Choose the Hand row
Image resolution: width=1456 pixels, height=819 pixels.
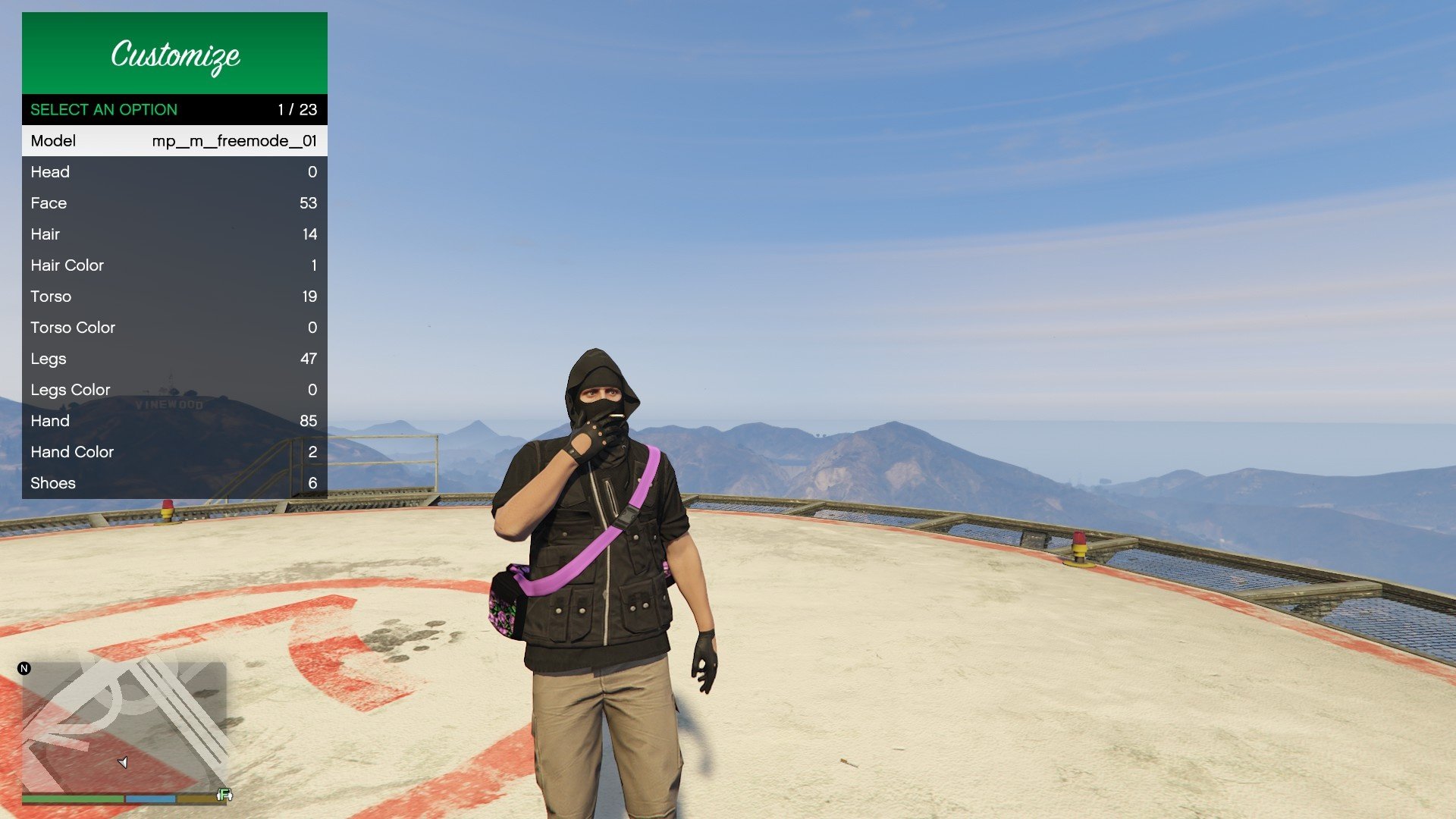[x=174, y=421]
